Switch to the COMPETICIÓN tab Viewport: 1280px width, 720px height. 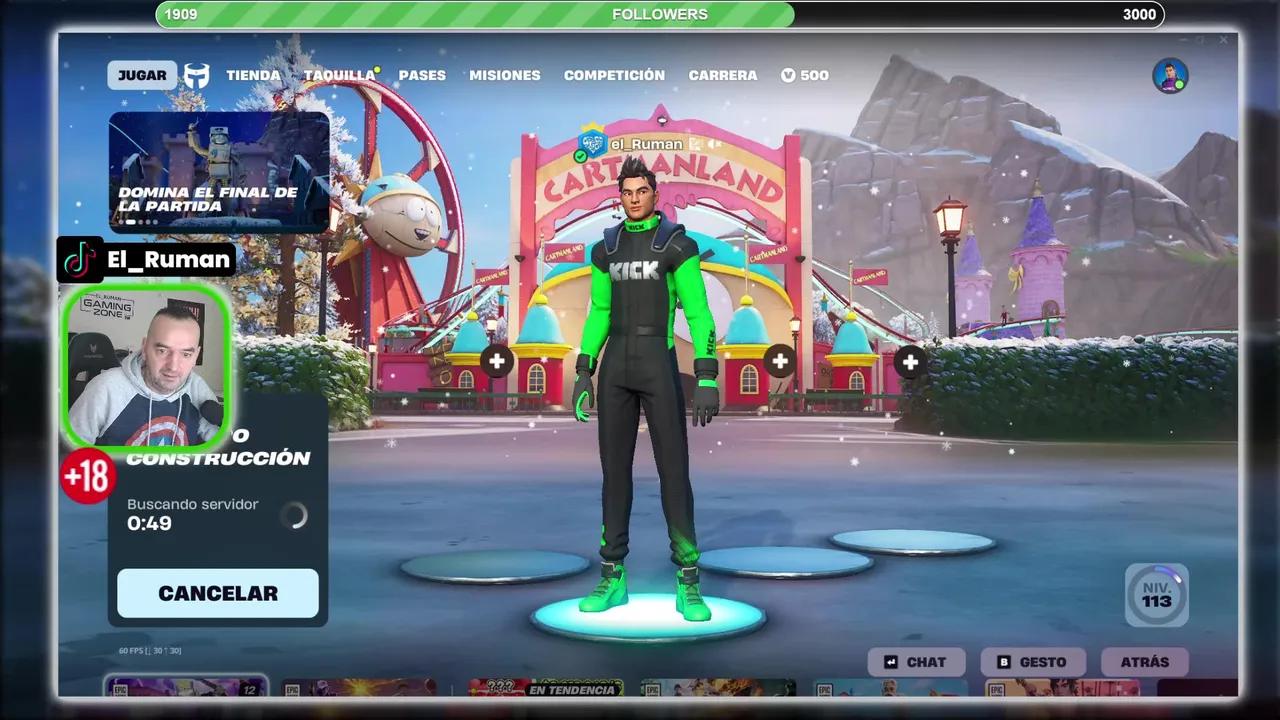pos(614,75)
